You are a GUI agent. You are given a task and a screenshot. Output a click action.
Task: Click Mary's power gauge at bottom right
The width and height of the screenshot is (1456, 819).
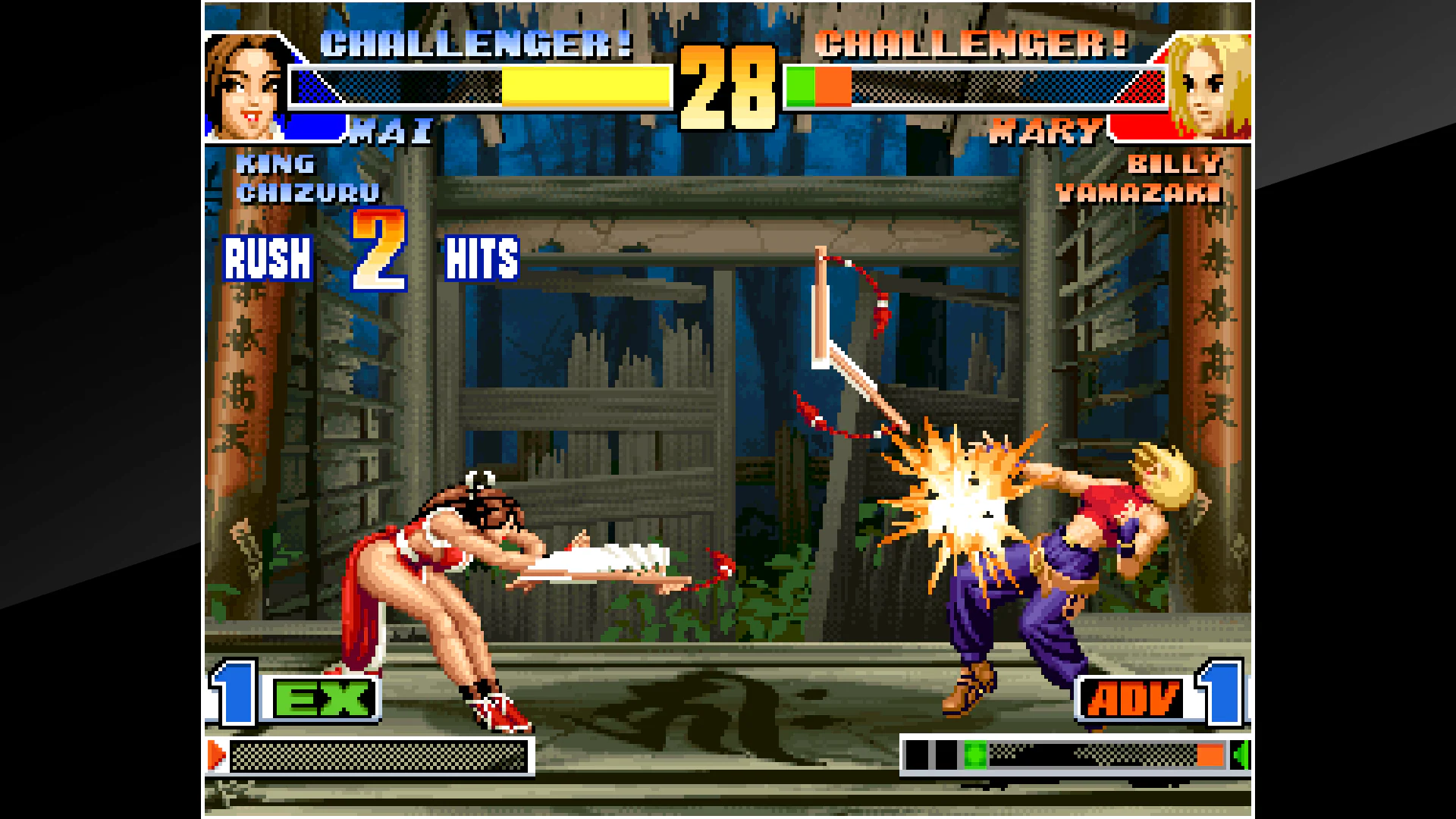pos(1062,755)
